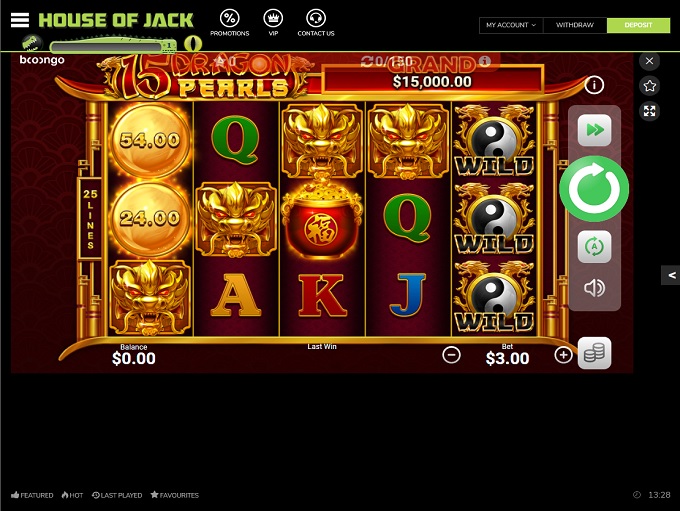
Task: Open the Withdraw page
Action: [575, 25]
